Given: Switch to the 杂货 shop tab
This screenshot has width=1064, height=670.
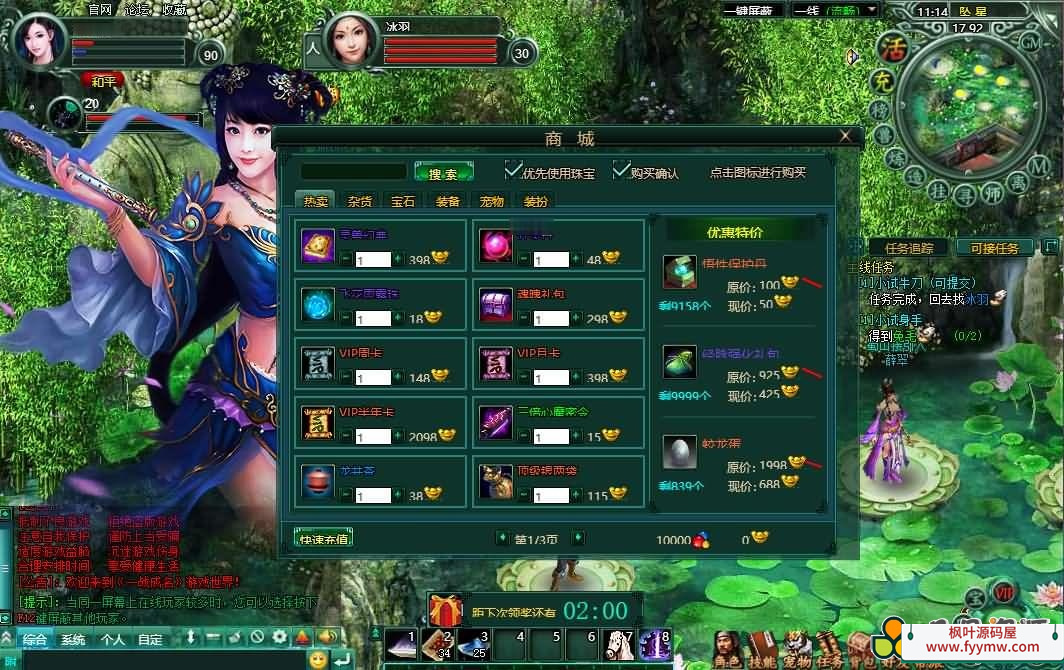Looking at the screenshot, I should [359, 201].
